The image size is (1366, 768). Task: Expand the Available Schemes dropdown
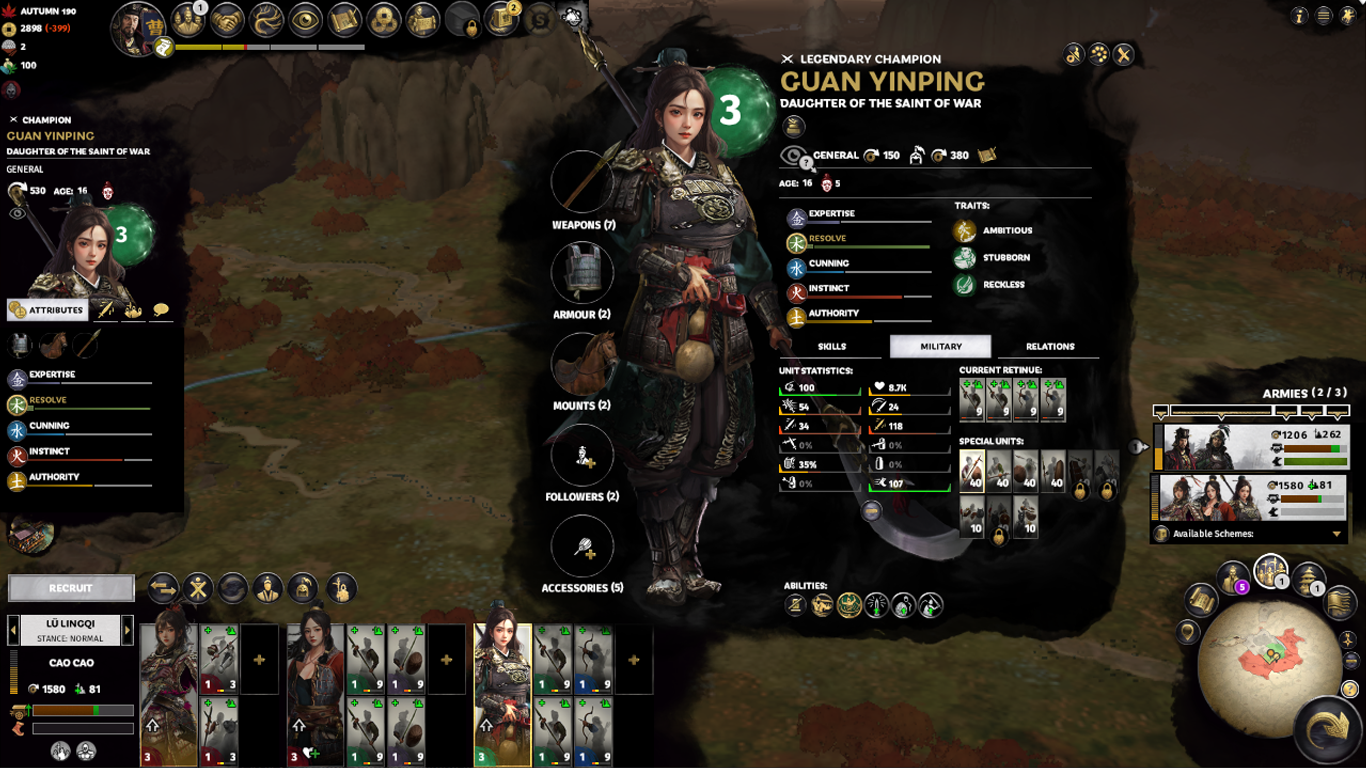coord(1336,534)
